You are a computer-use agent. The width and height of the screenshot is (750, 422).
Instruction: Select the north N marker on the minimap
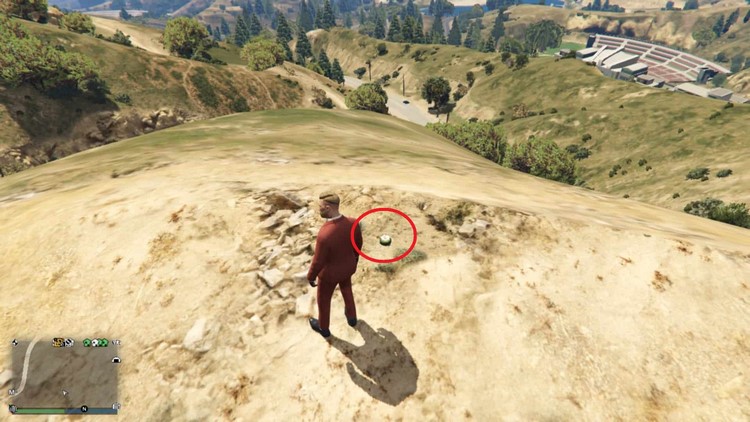tap(84, 409)
